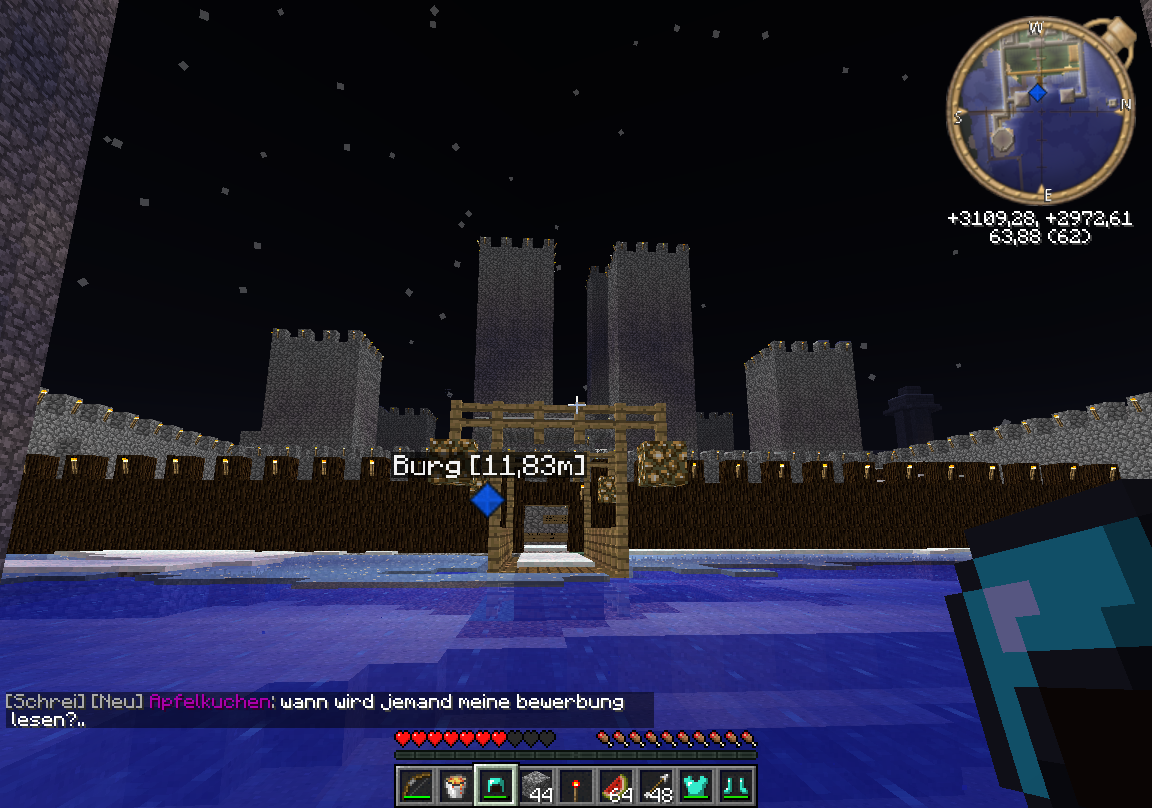This screenshot has height=808, width=1152.
Task: Select the diamond chestplate slot
Action: (x=697, y=786)
